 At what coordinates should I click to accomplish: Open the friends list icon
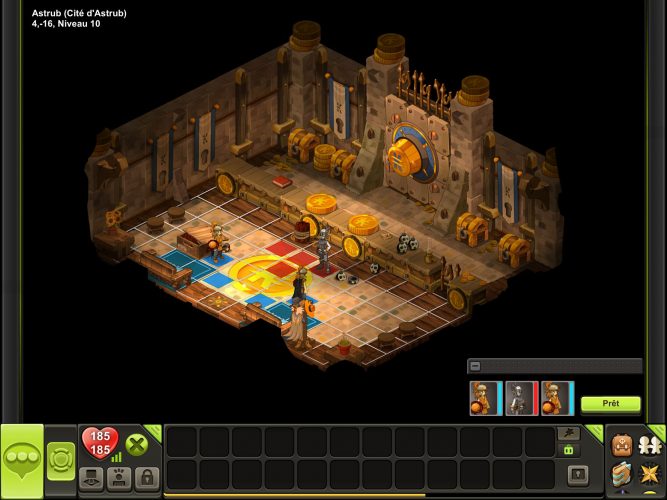click(650, 443)
